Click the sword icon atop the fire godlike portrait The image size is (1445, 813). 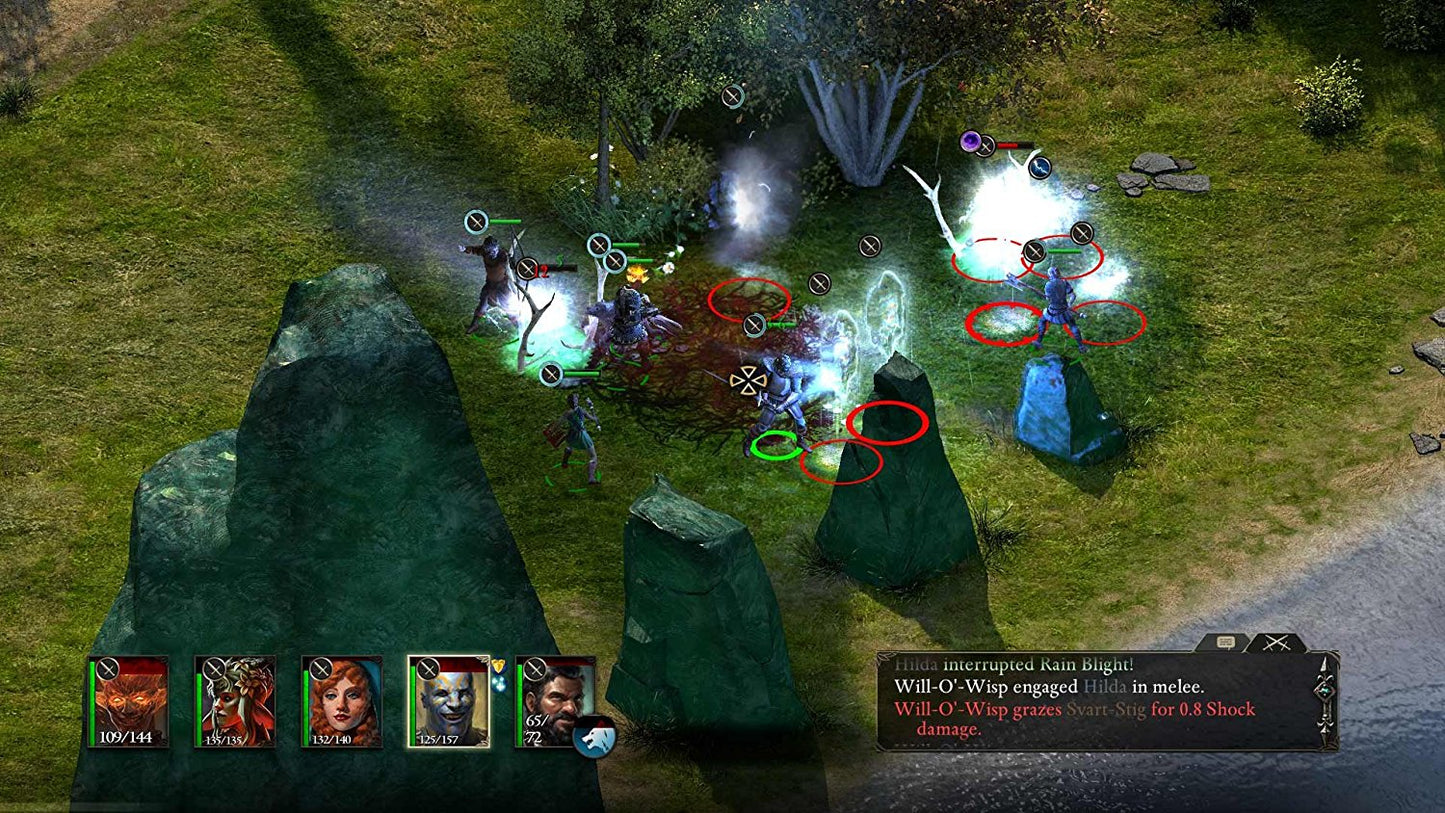[x=110, y=670]
